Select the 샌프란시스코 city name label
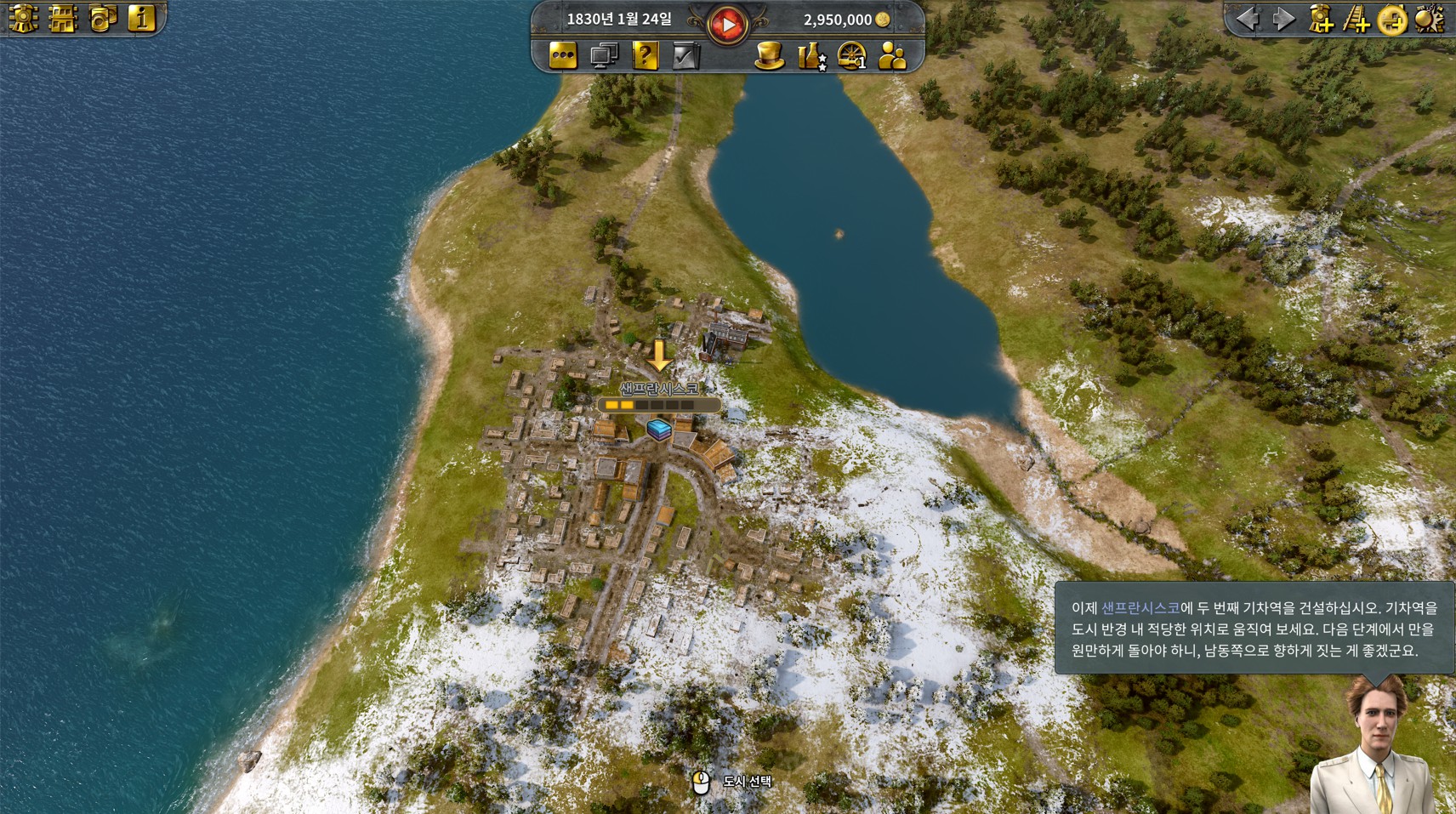 coord(659,389)
